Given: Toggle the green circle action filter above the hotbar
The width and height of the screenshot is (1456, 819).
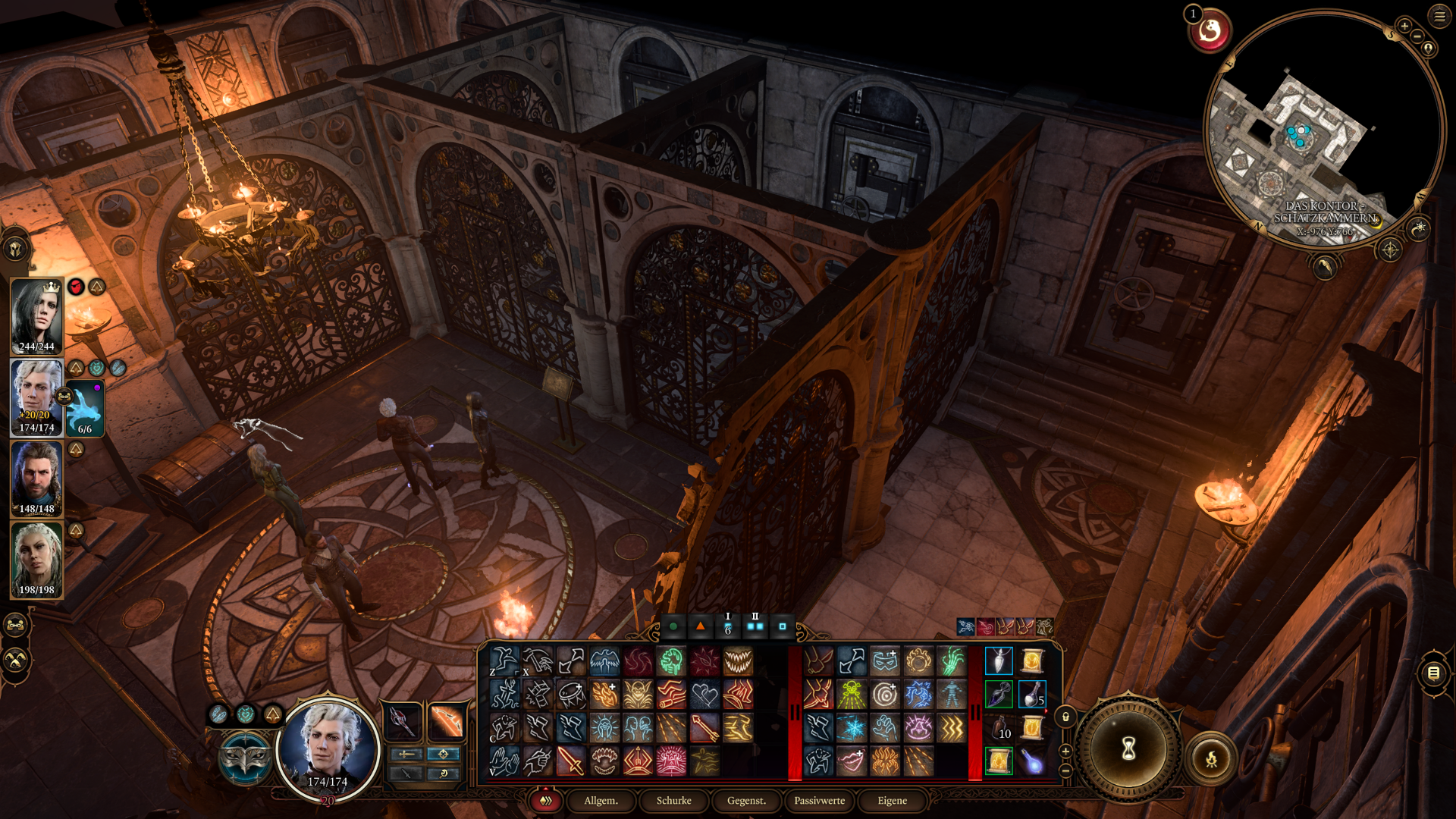Looking at the screenshot, I should point(675,626).
